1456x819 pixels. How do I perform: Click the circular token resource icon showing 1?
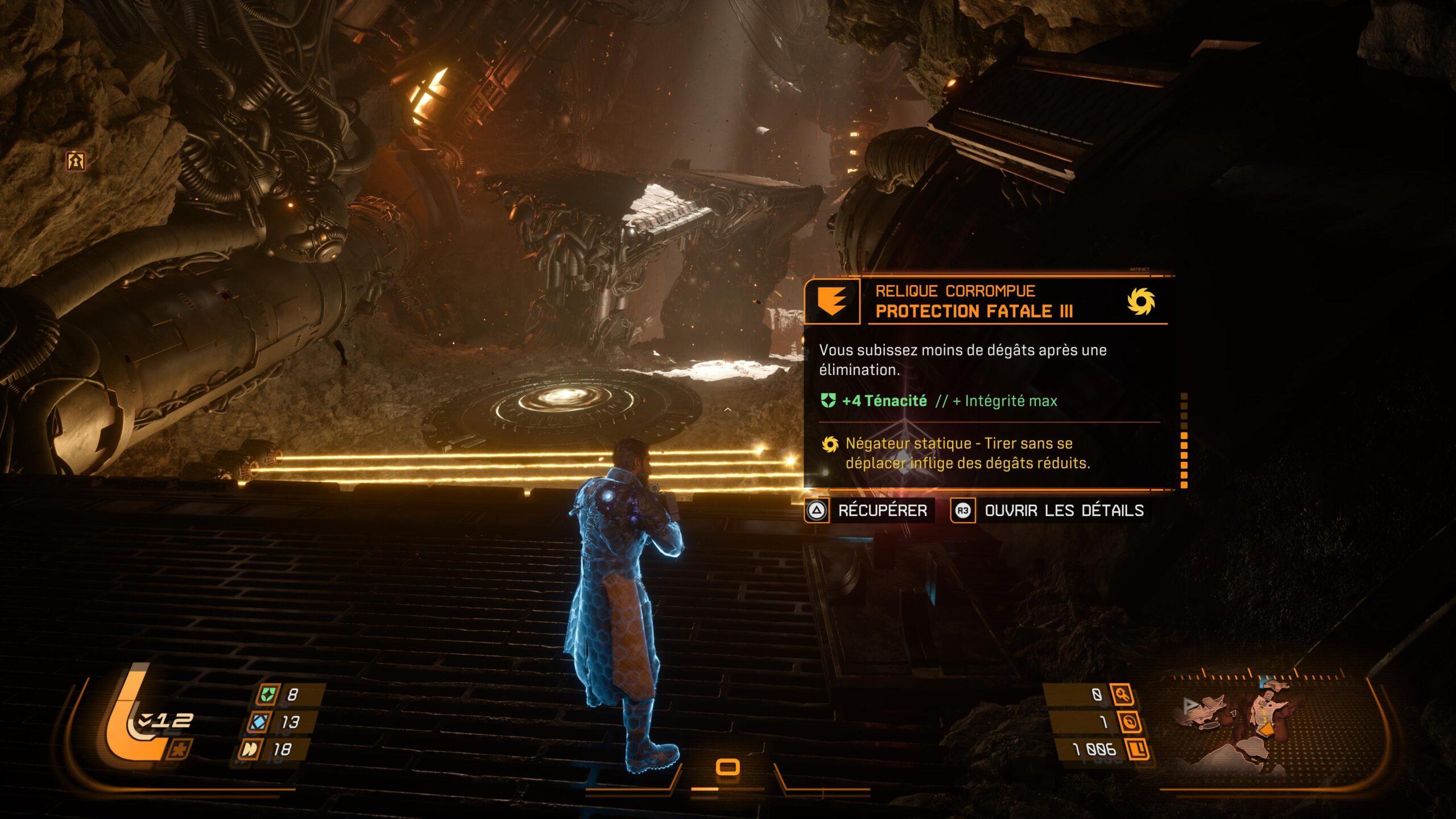point(1130,722)
